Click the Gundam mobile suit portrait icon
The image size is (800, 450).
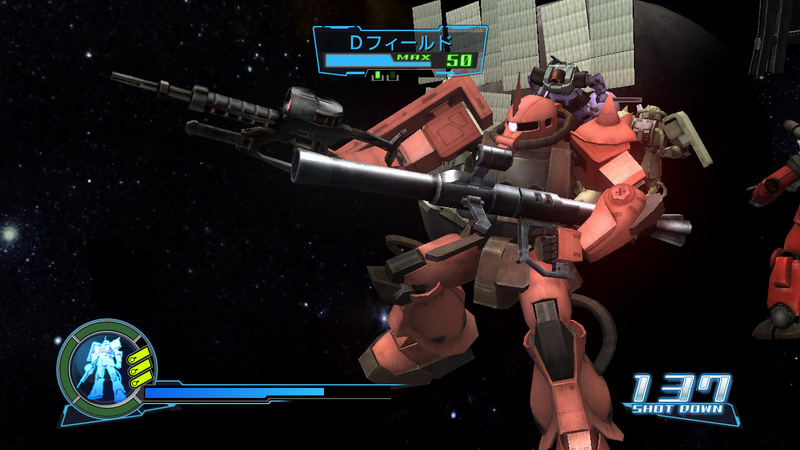point(99,364)
